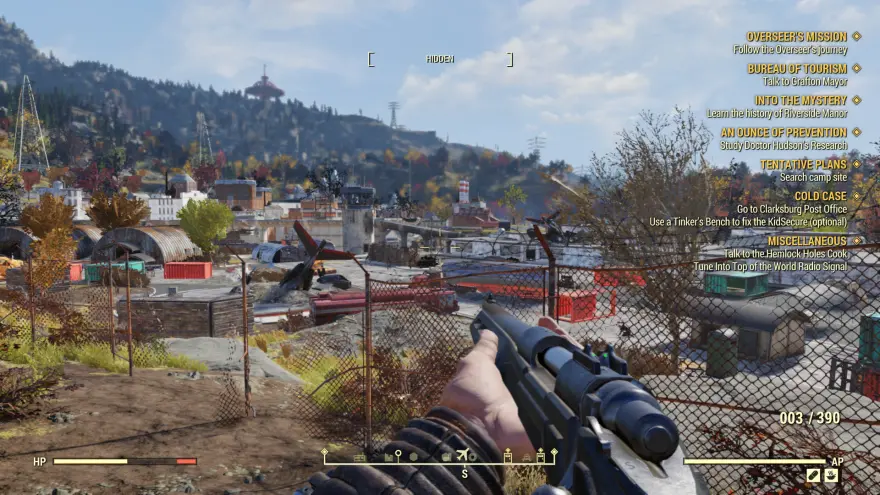Viewport: 880px width, 495px height.
Task: Click the Tentative Plans quest entry
Action: (x=803, y=164)
